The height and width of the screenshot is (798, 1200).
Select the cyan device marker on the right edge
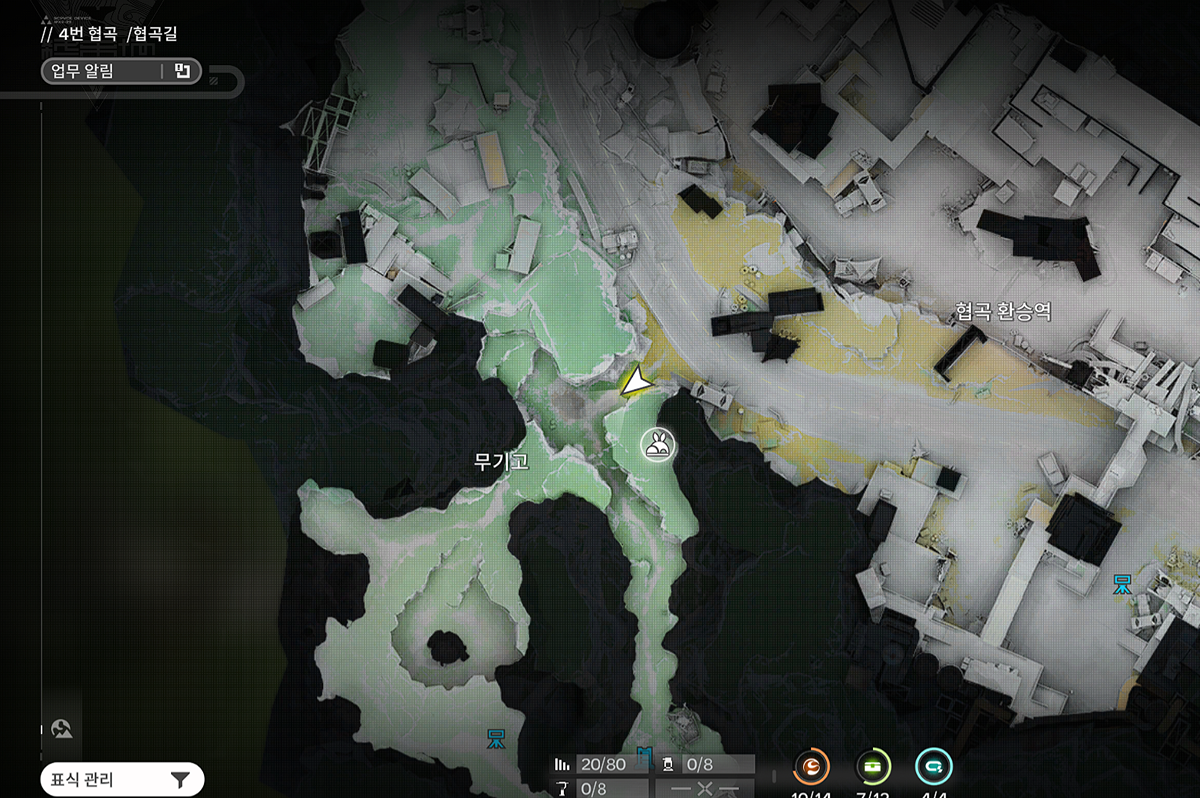point(1124,581)
